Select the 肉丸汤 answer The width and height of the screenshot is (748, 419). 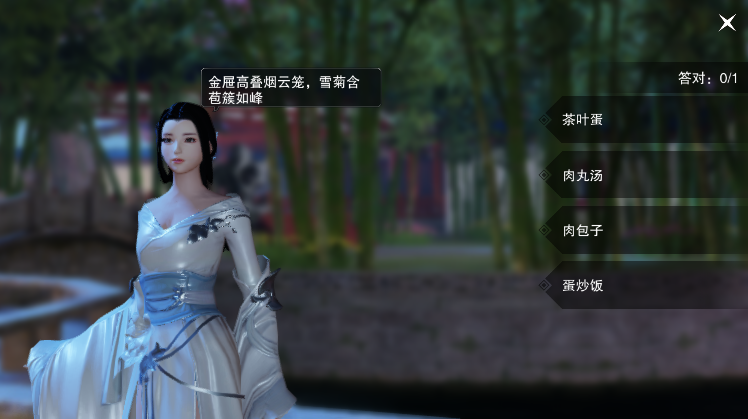(640, 175)
